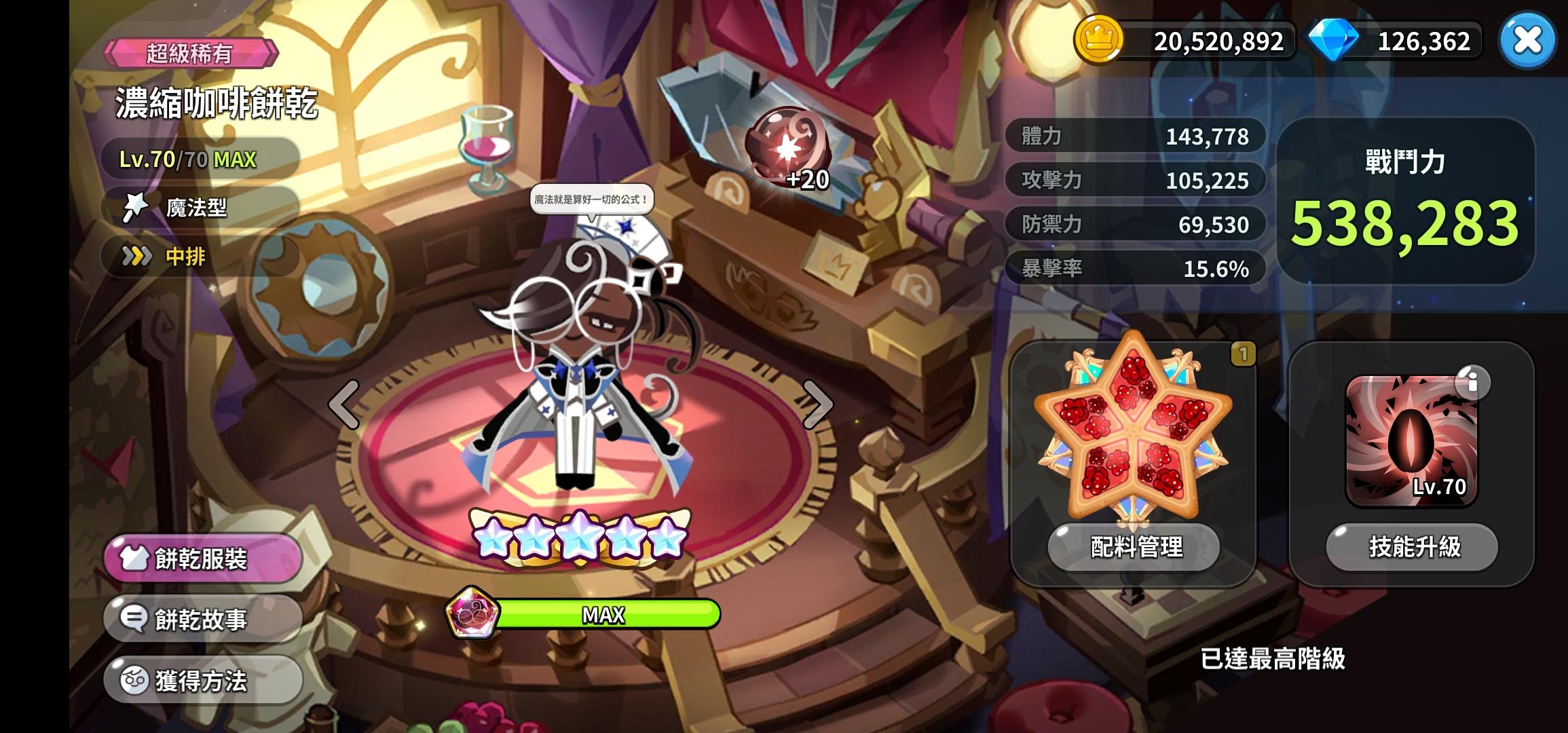
Task: Open 餅乾服裝 costume menu
Action: click(x=202, y=559)
